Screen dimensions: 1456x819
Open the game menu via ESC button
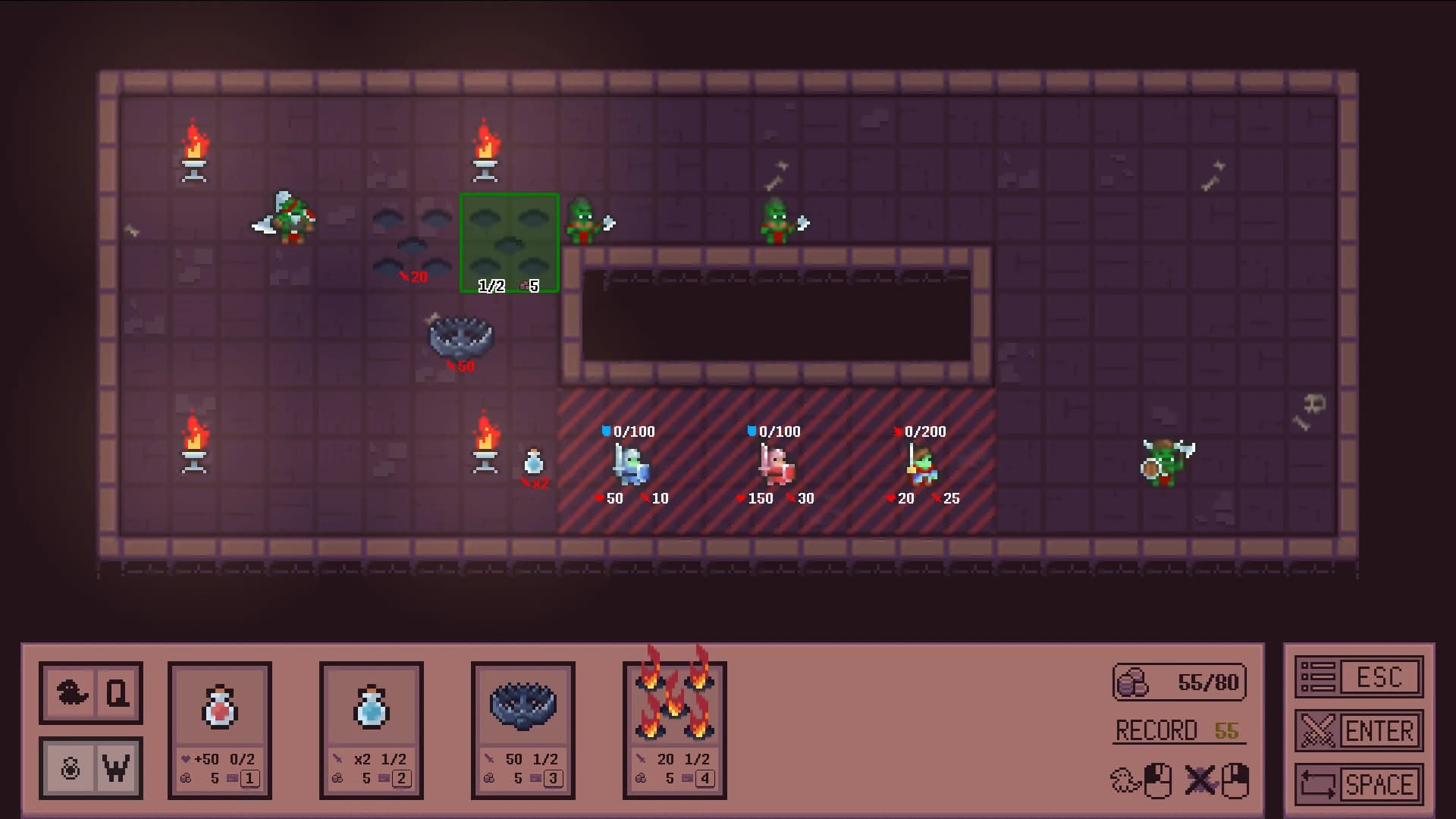pos(1382,676)
